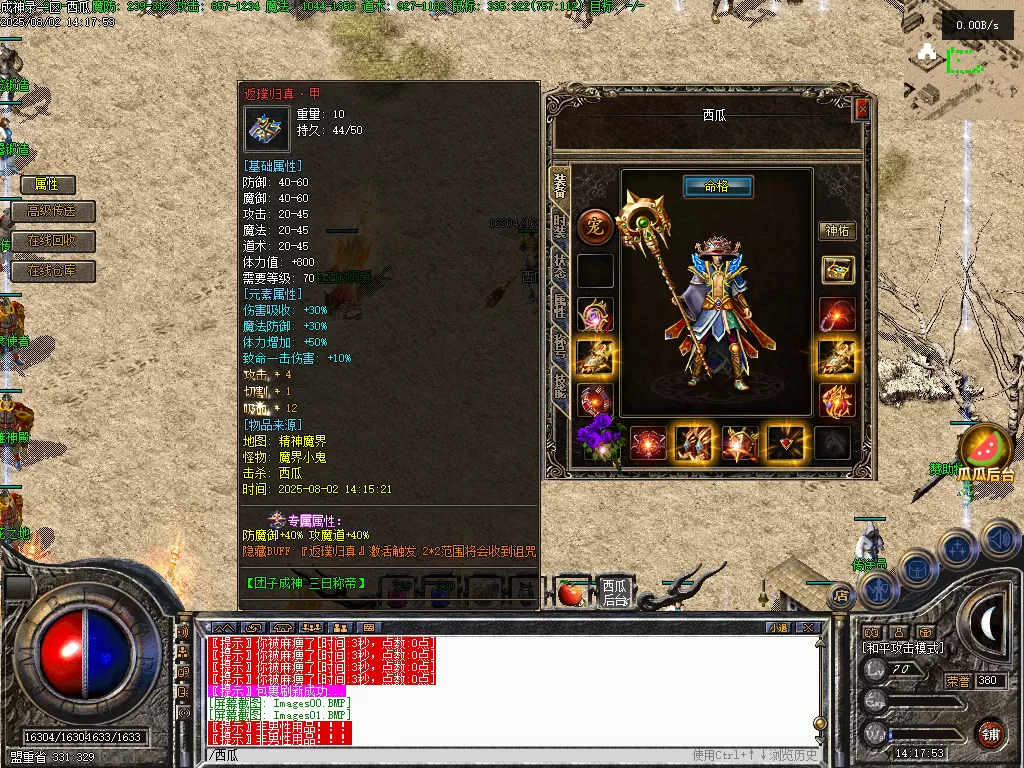The width and height of the screenshot is (1024, 768).
Task: Open the 瓜瓜后台 watermelon icon
Action: [985, 450]
